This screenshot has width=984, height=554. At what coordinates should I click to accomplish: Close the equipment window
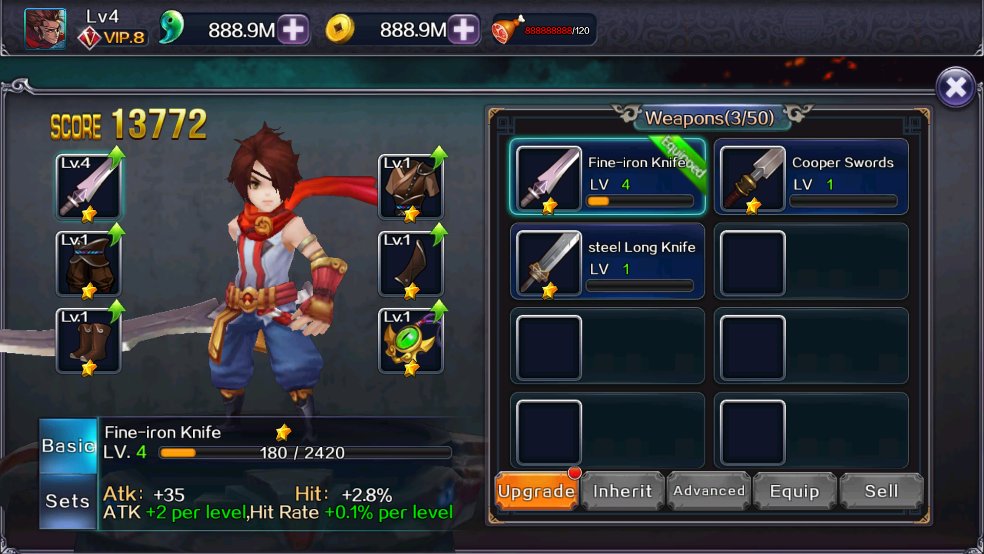click(955, 88)
